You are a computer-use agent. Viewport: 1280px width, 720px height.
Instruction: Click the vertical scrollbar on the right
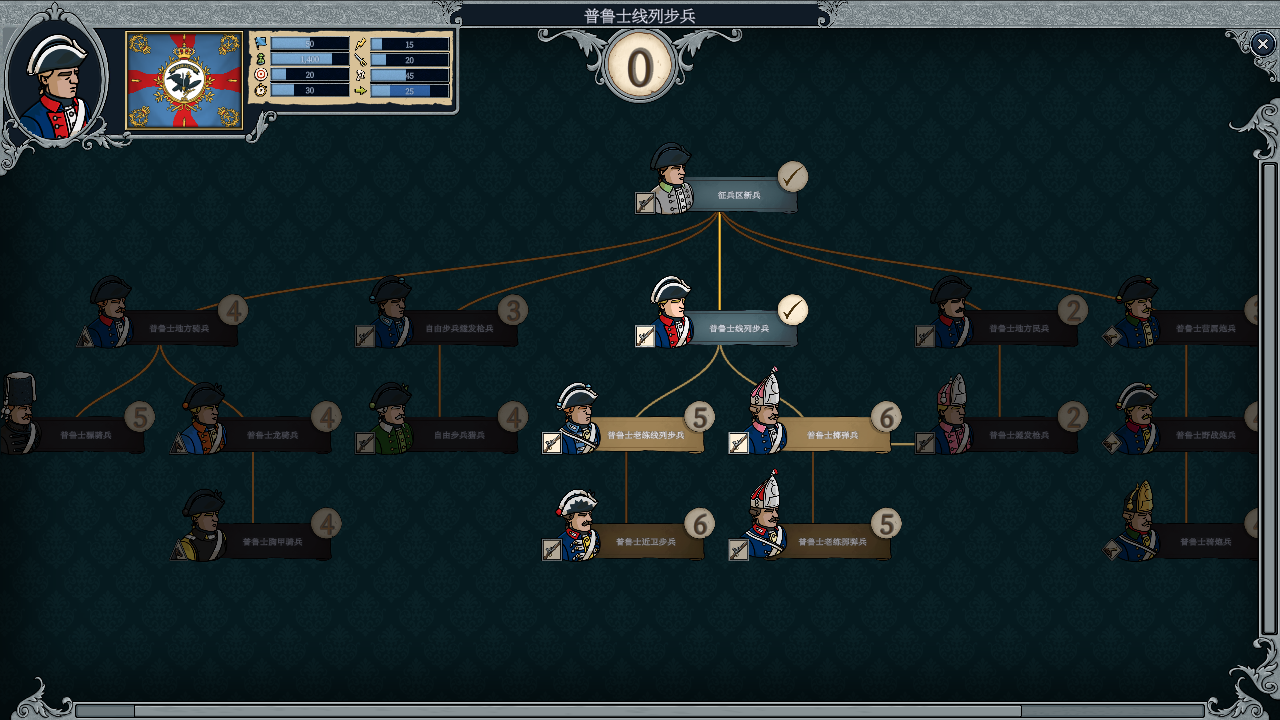tap(1269, 400)
